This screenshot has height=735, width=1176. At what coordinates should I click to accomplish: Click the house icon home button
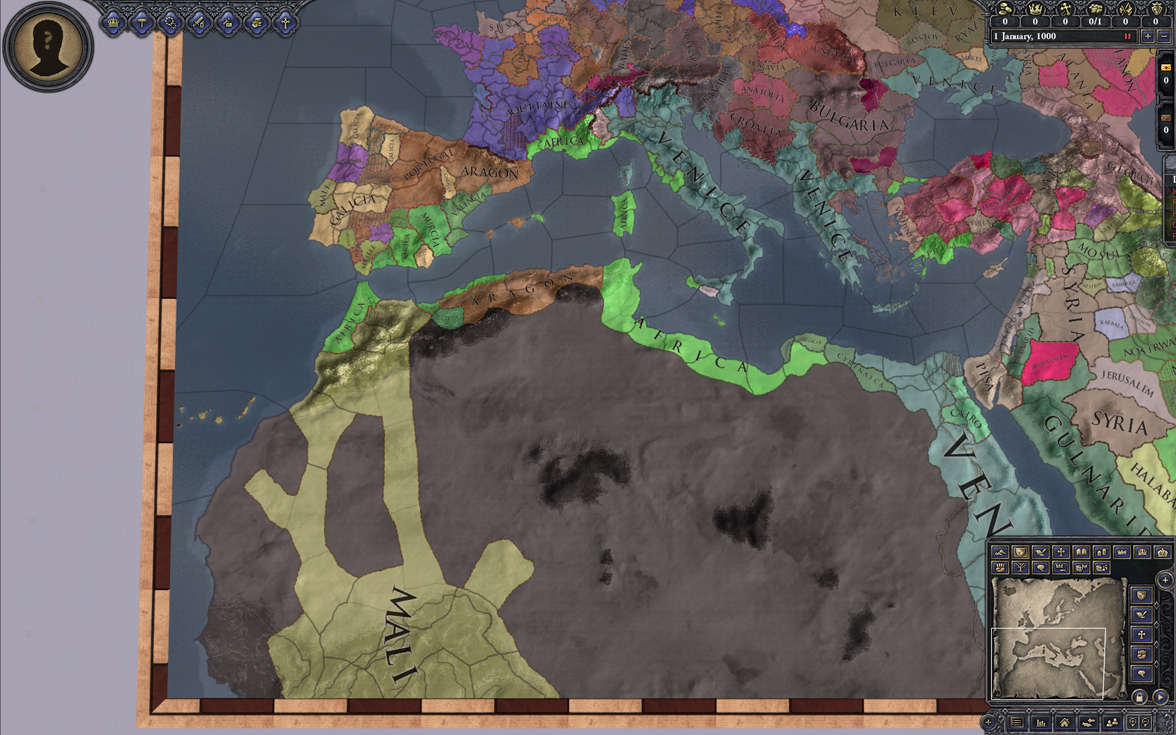pyautogui.click(x=1064, y=722)
